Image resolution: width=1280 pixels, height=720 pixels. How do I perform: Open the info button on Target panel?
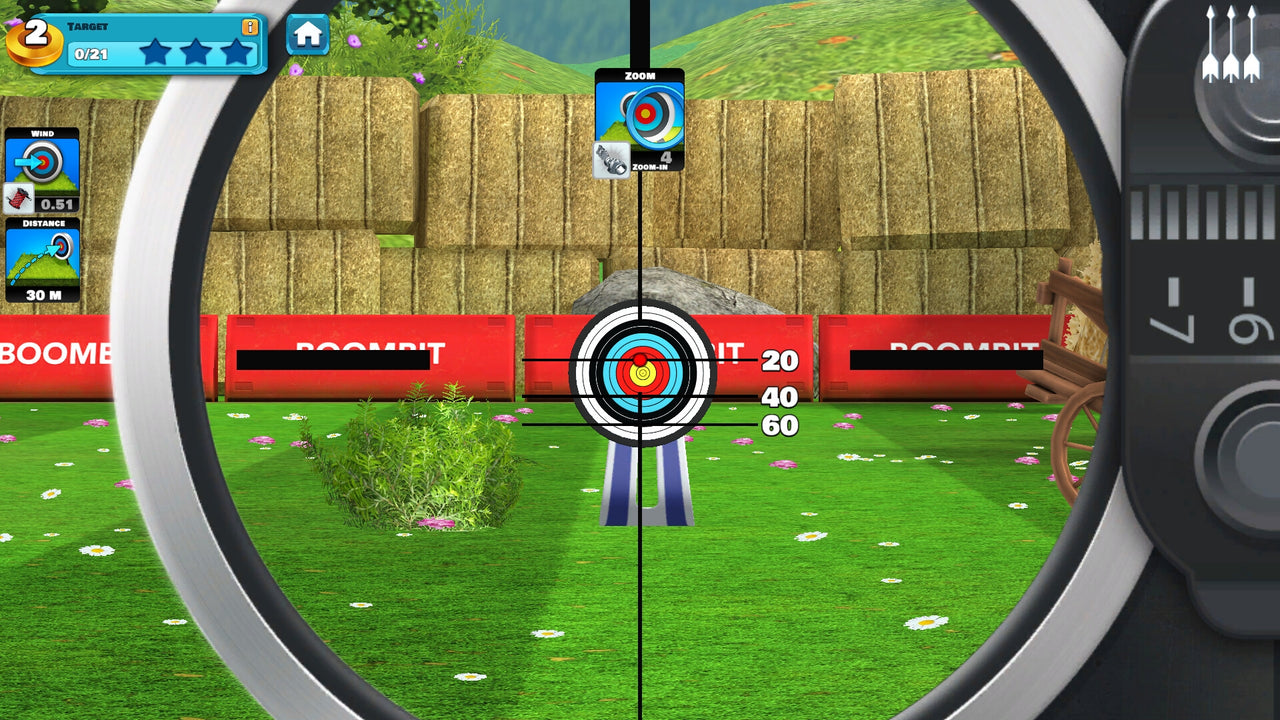[249, 26]
